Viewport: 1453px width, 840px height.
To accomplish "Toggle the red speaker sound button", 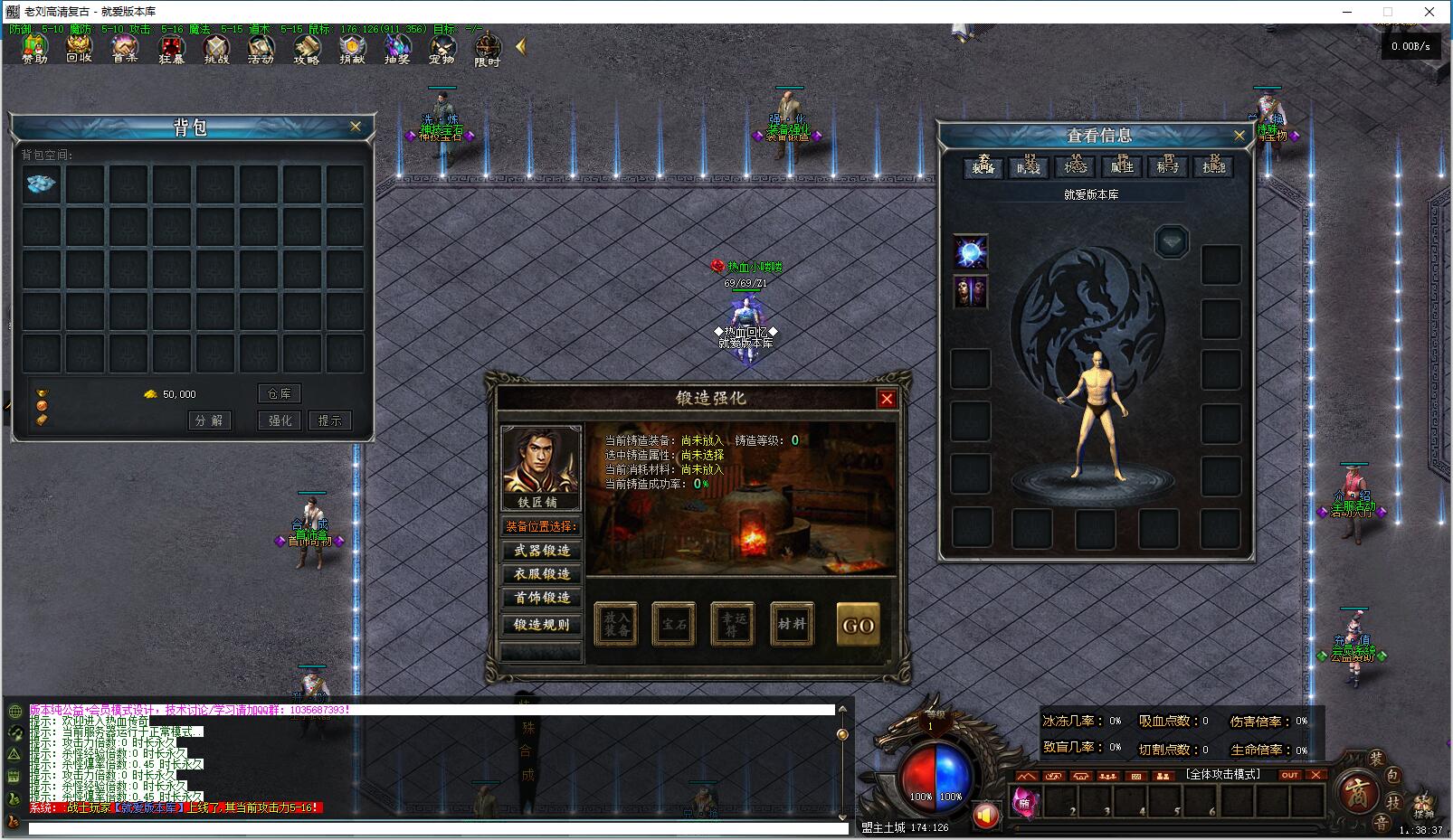I will (986, 816).
